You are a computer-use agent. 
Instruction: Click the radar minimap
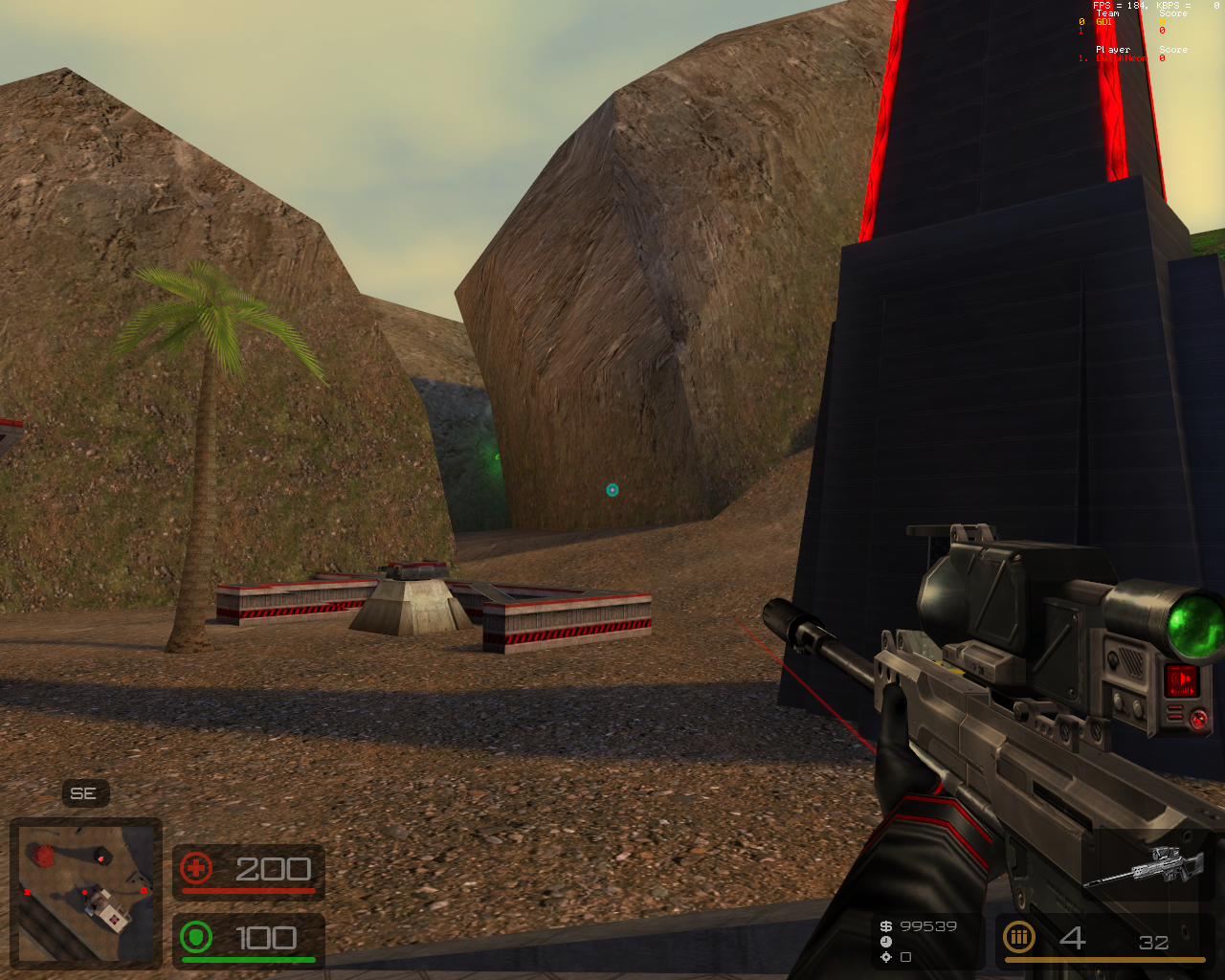point(86,892)
